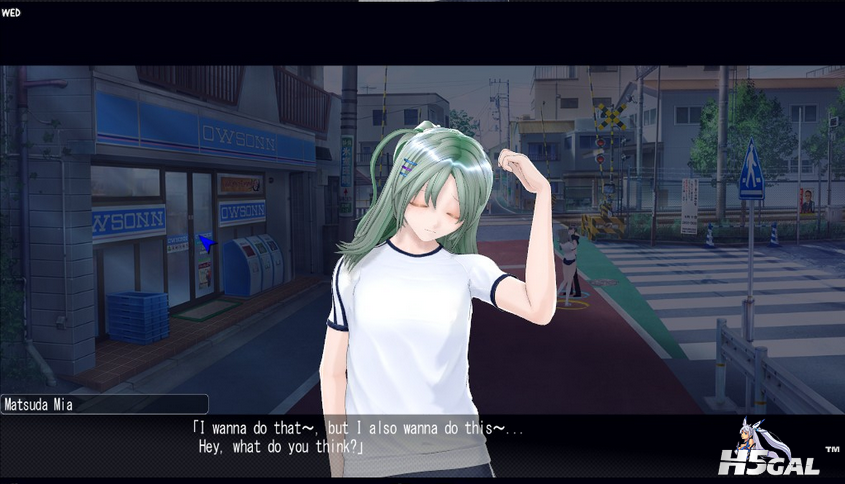The height and width of the screenshot is (484, 845).
Task: Click the H5GAL logo watermark
Action: coord(768,450)
